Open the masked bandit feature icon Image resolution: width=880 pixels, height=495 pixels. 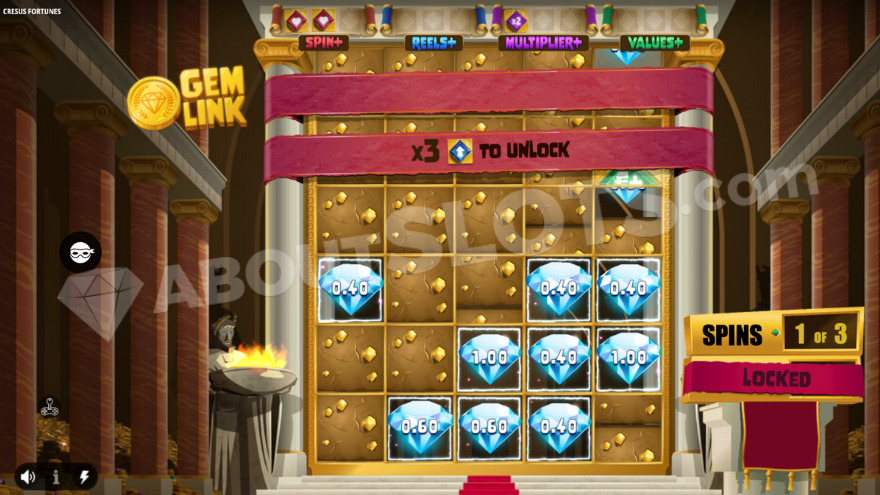(x=80, y=253)
